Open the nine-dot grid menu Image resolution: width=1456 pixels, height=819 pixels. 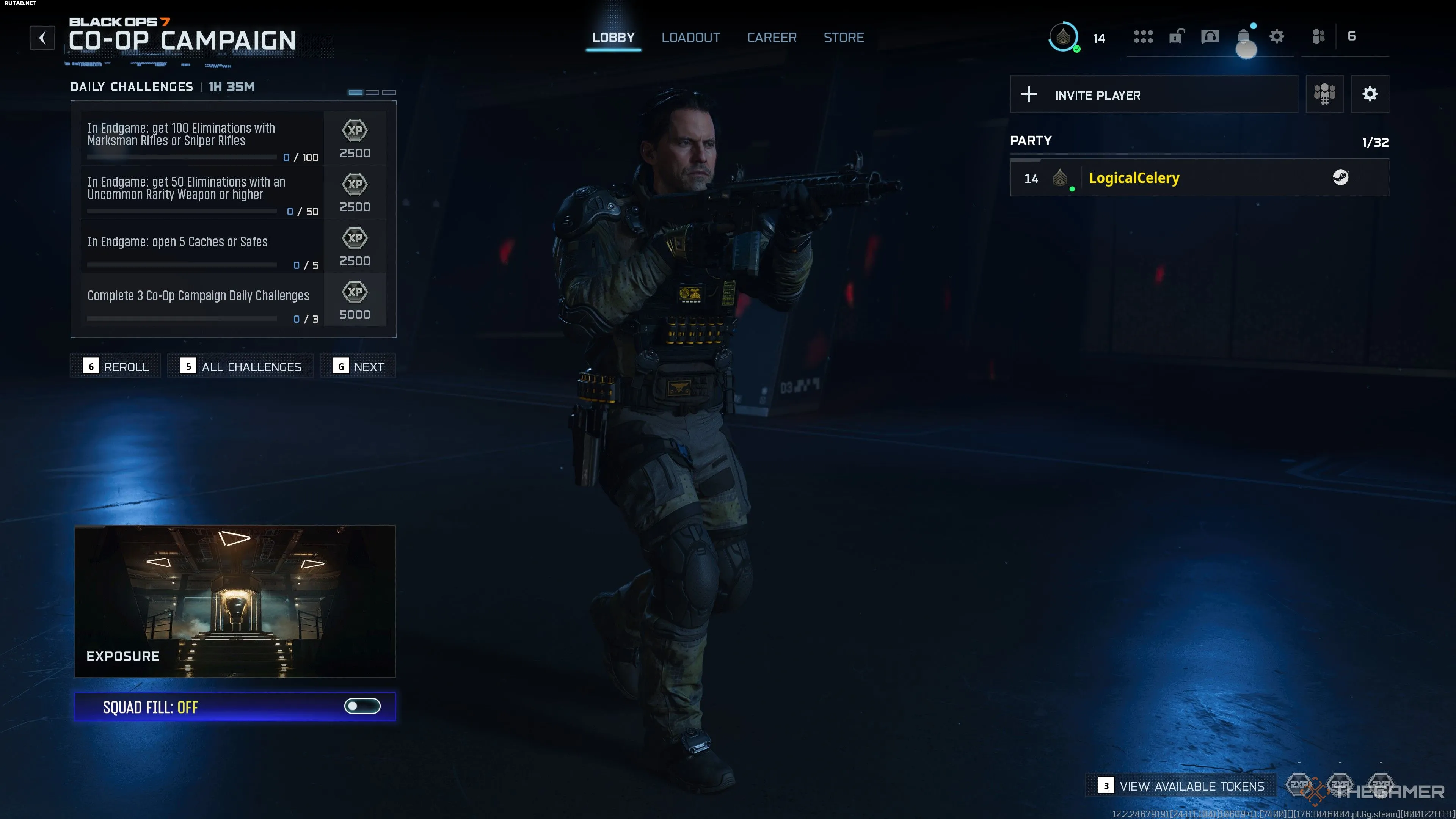(x=1143, y=37)
